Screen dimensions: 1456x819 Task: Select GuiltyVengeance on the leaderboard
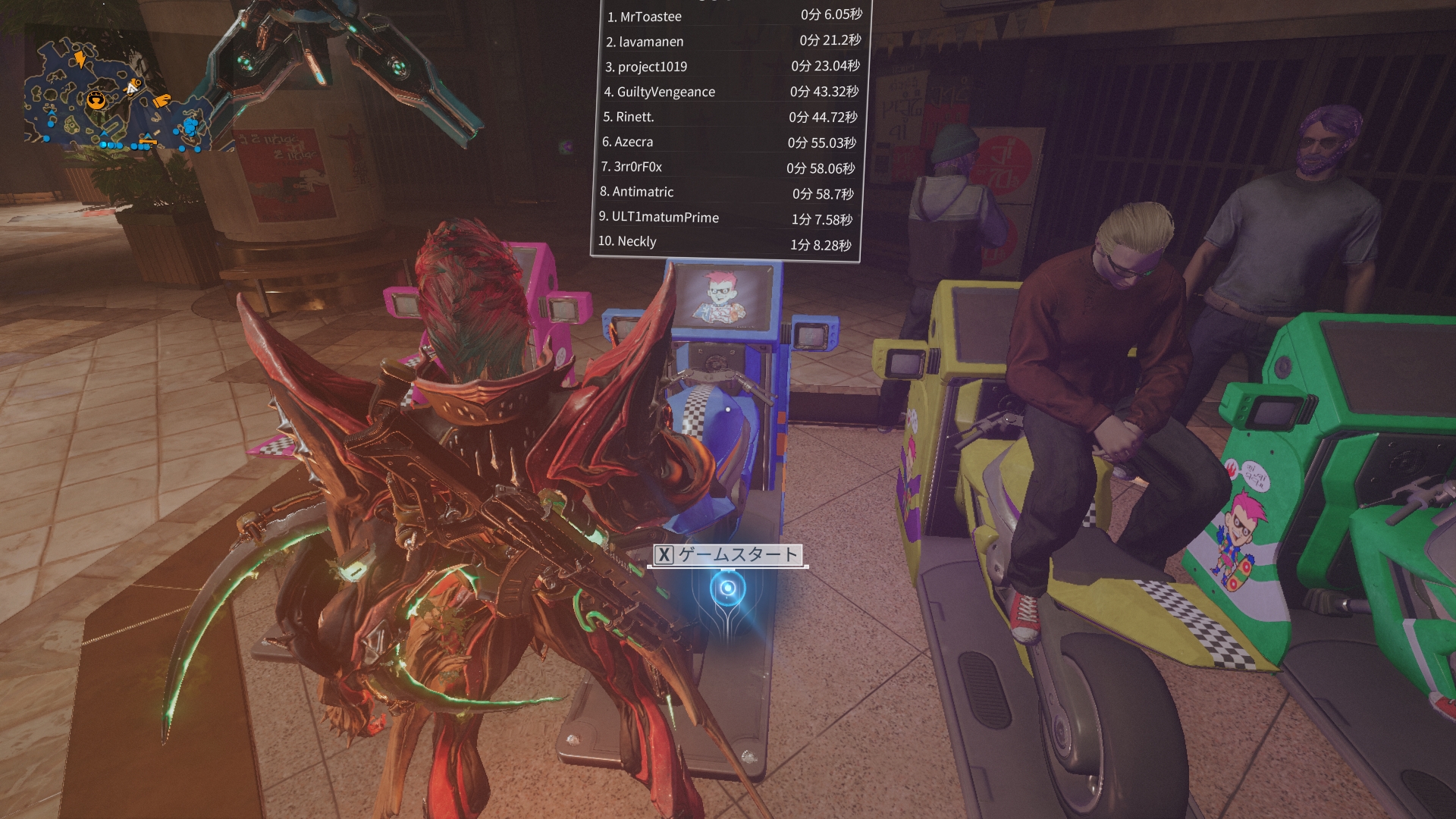731,92
